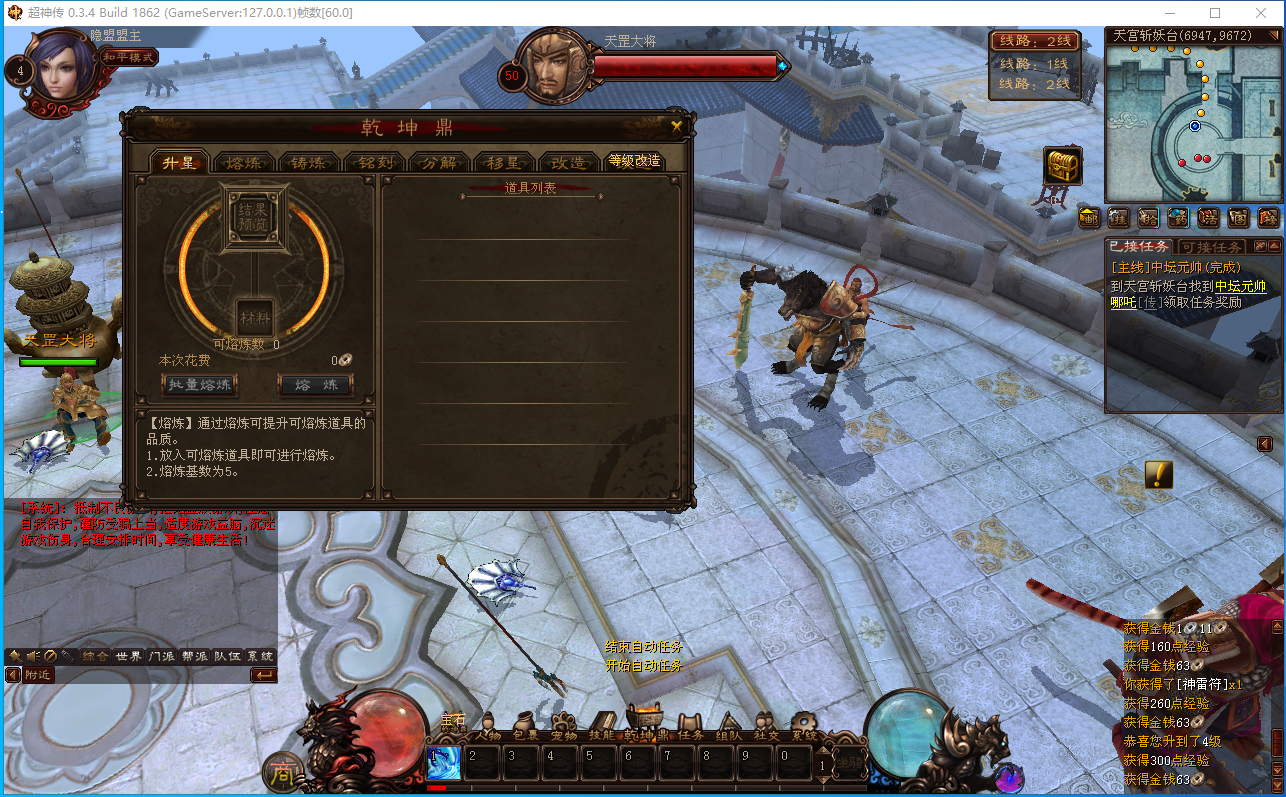
Task: Close the 乾坤鼎 window
Action: [x=677, y=126]
